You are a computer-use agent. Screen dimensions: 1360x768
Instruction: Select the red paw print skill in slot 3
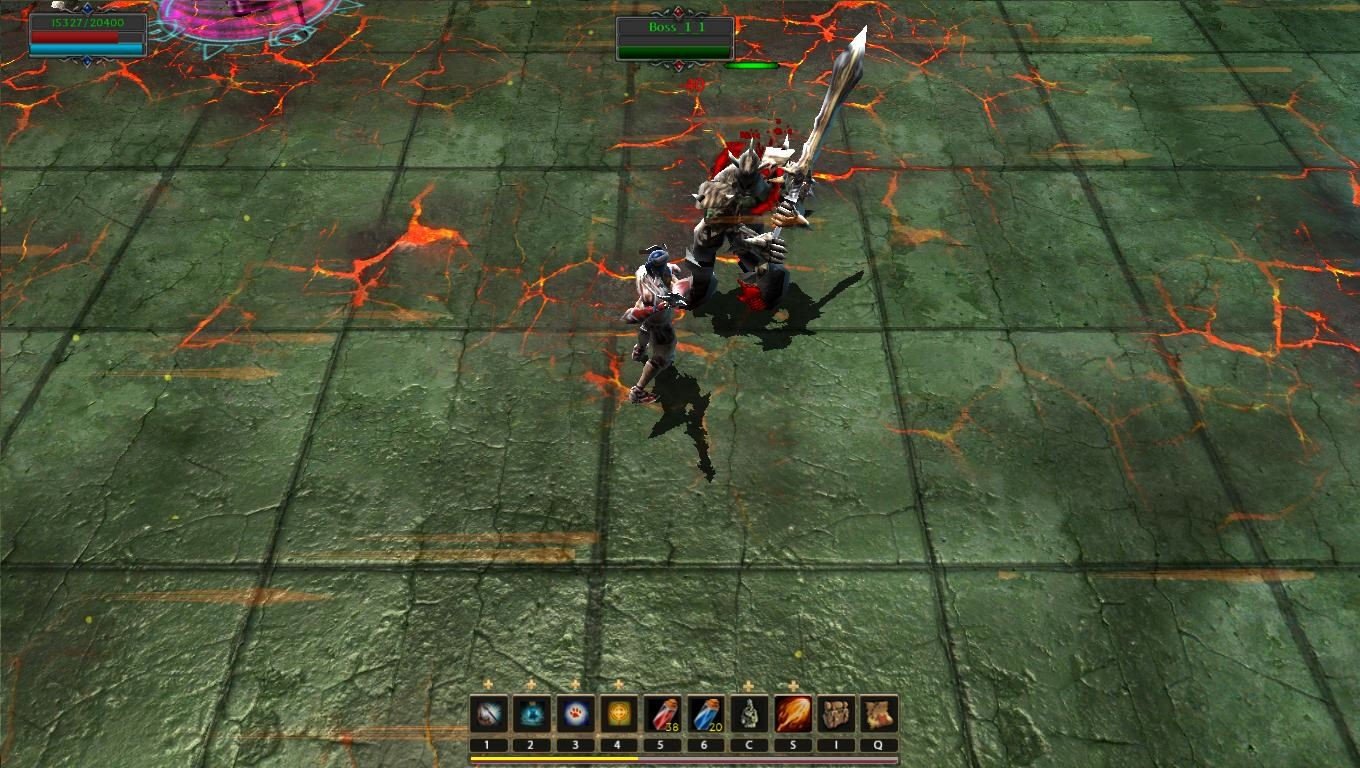point(575,713)
